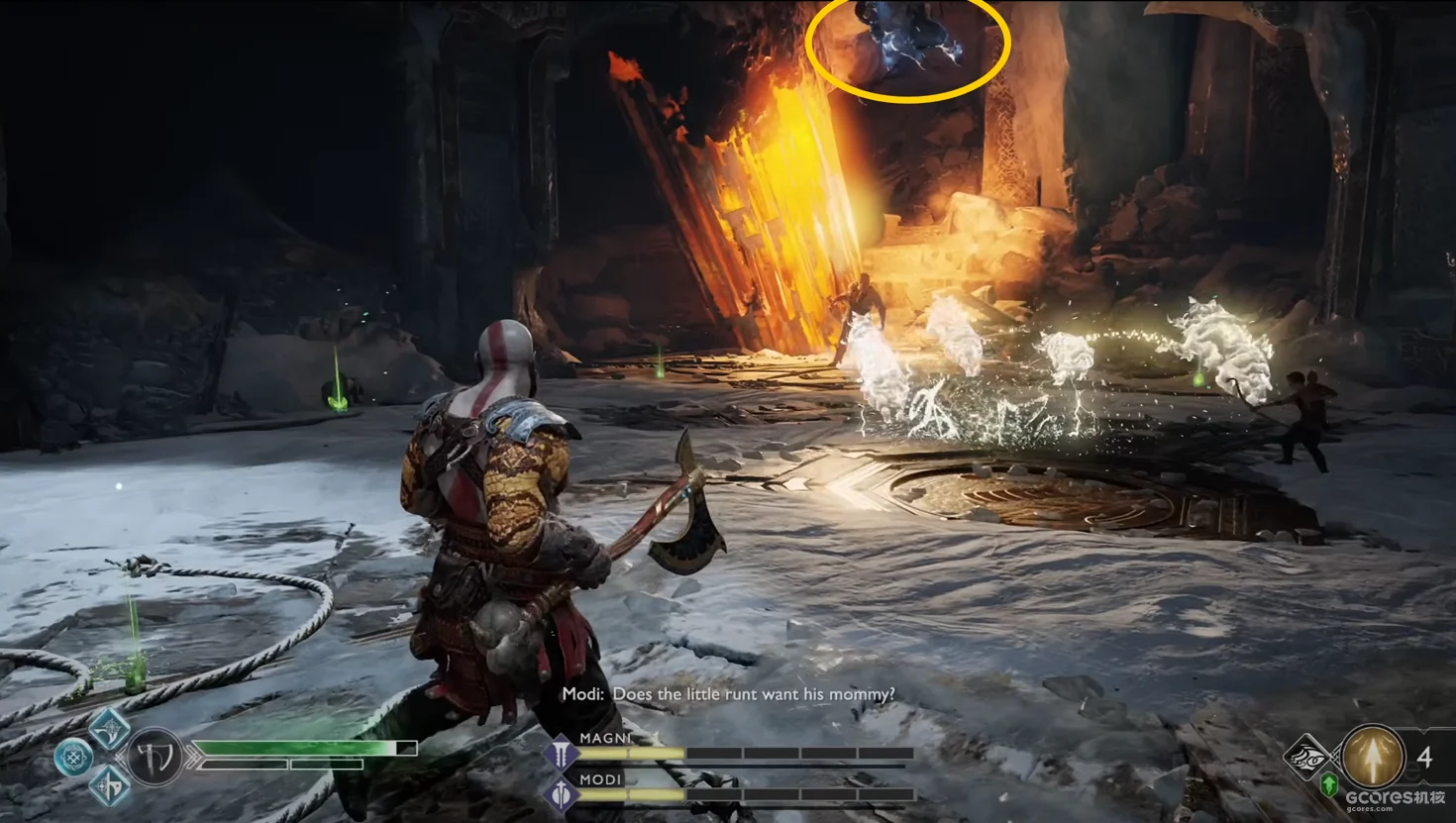Image resolution: width=1456 pixels, height=823 pixels.
Task: Click the green upward arrow buff icon
Action: coord(1329,785)
